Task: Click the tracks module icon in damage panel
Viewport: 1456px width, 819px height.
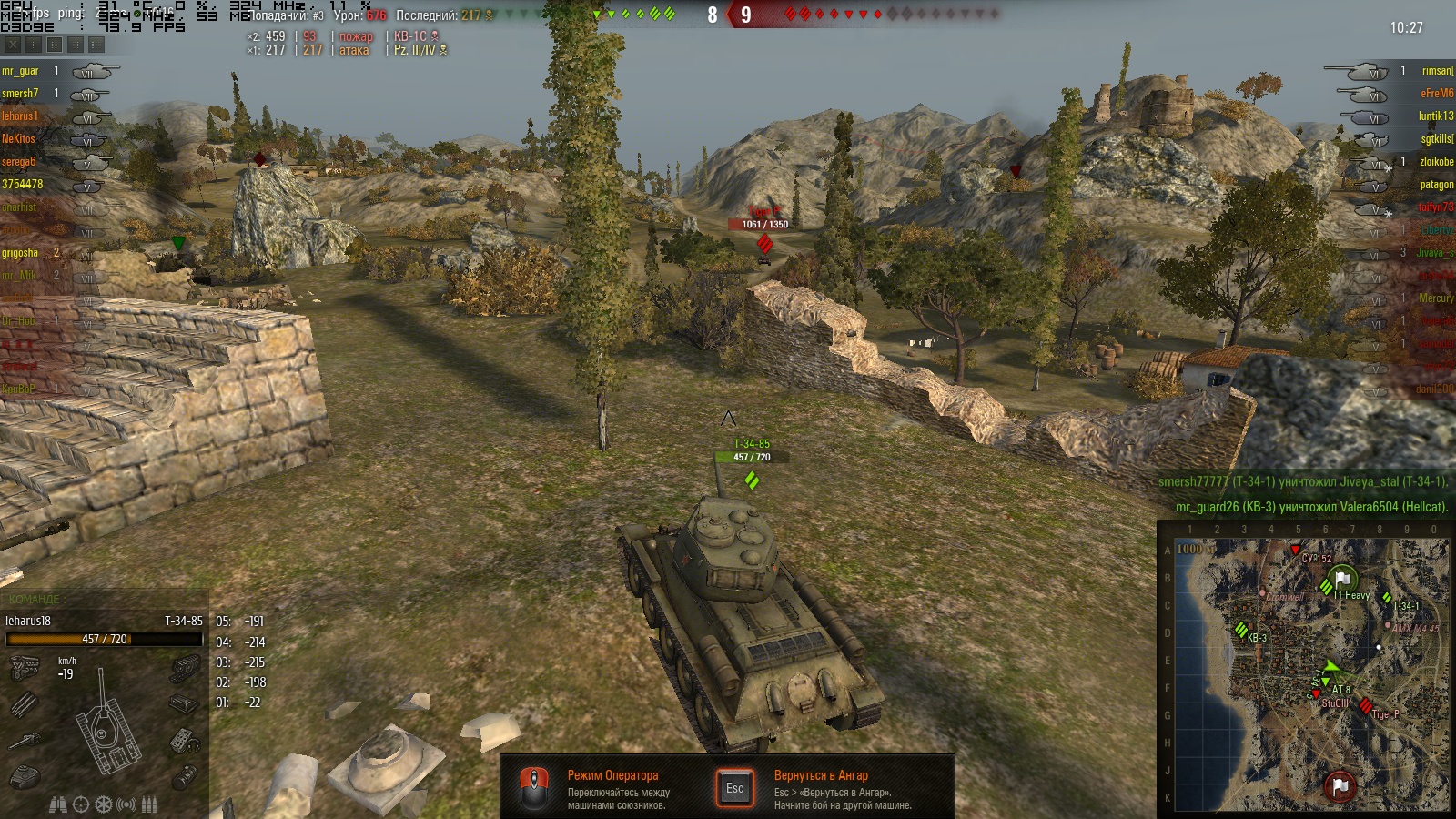Action: [185, 669]
